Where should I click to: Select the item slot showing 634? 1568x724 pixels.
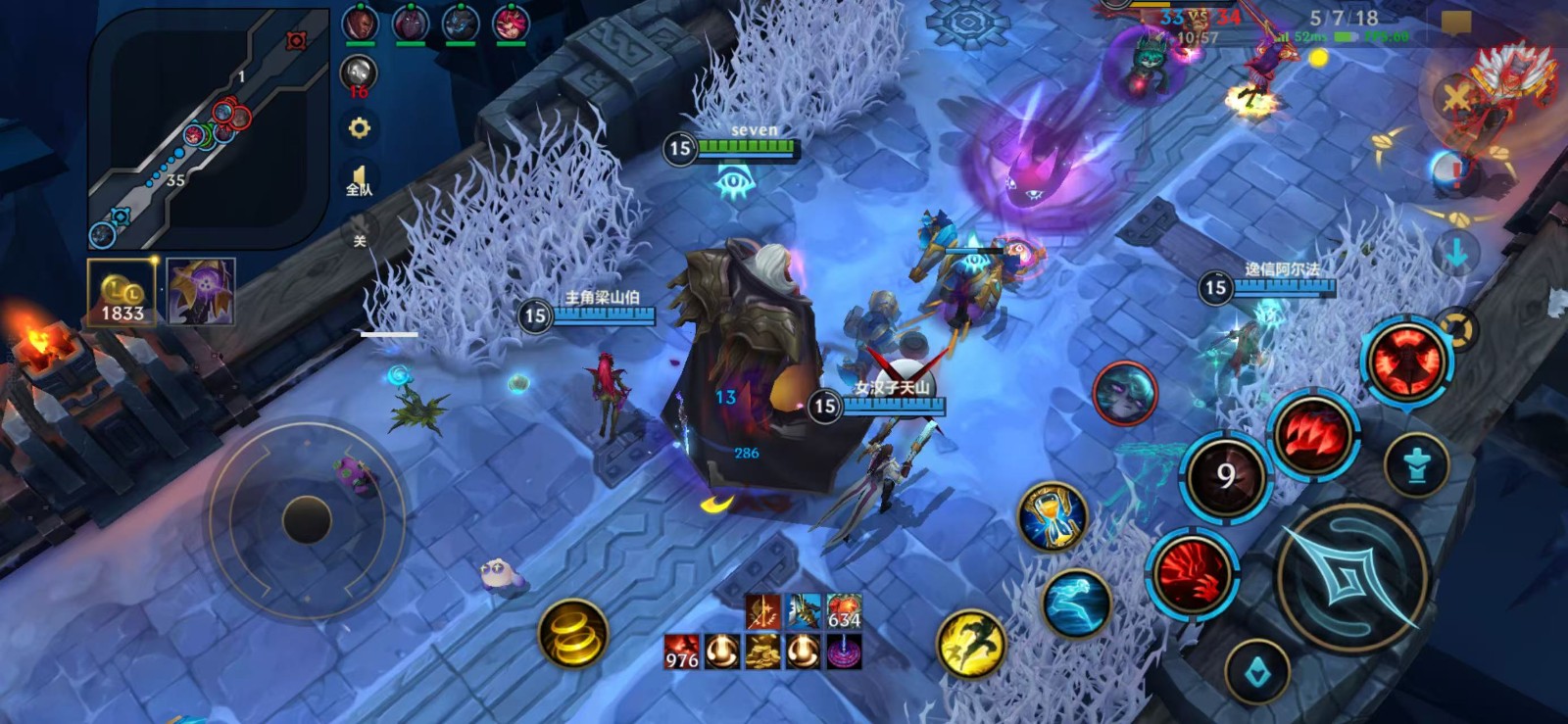pos(844,611)
